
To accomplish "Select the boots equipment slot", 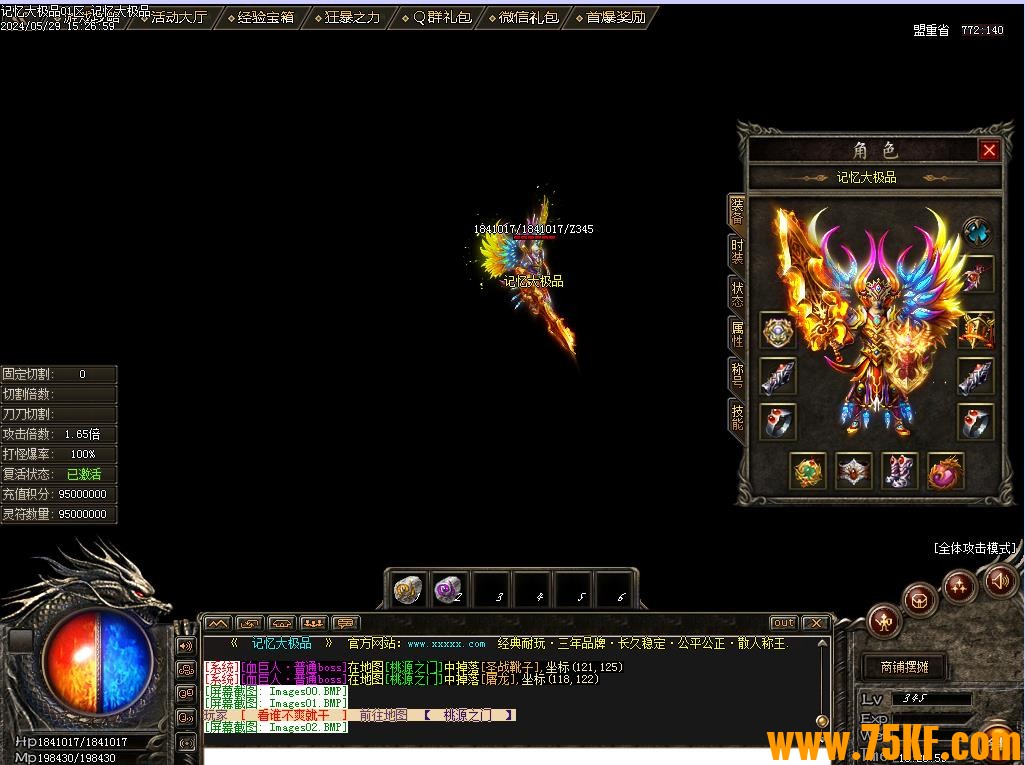I will [x=899, y=471].
